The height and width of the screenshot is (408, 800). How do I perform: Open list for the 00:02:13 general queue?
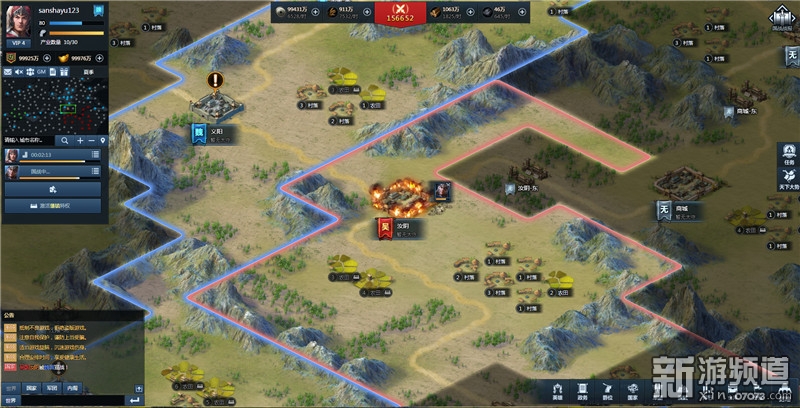(95, 155)
